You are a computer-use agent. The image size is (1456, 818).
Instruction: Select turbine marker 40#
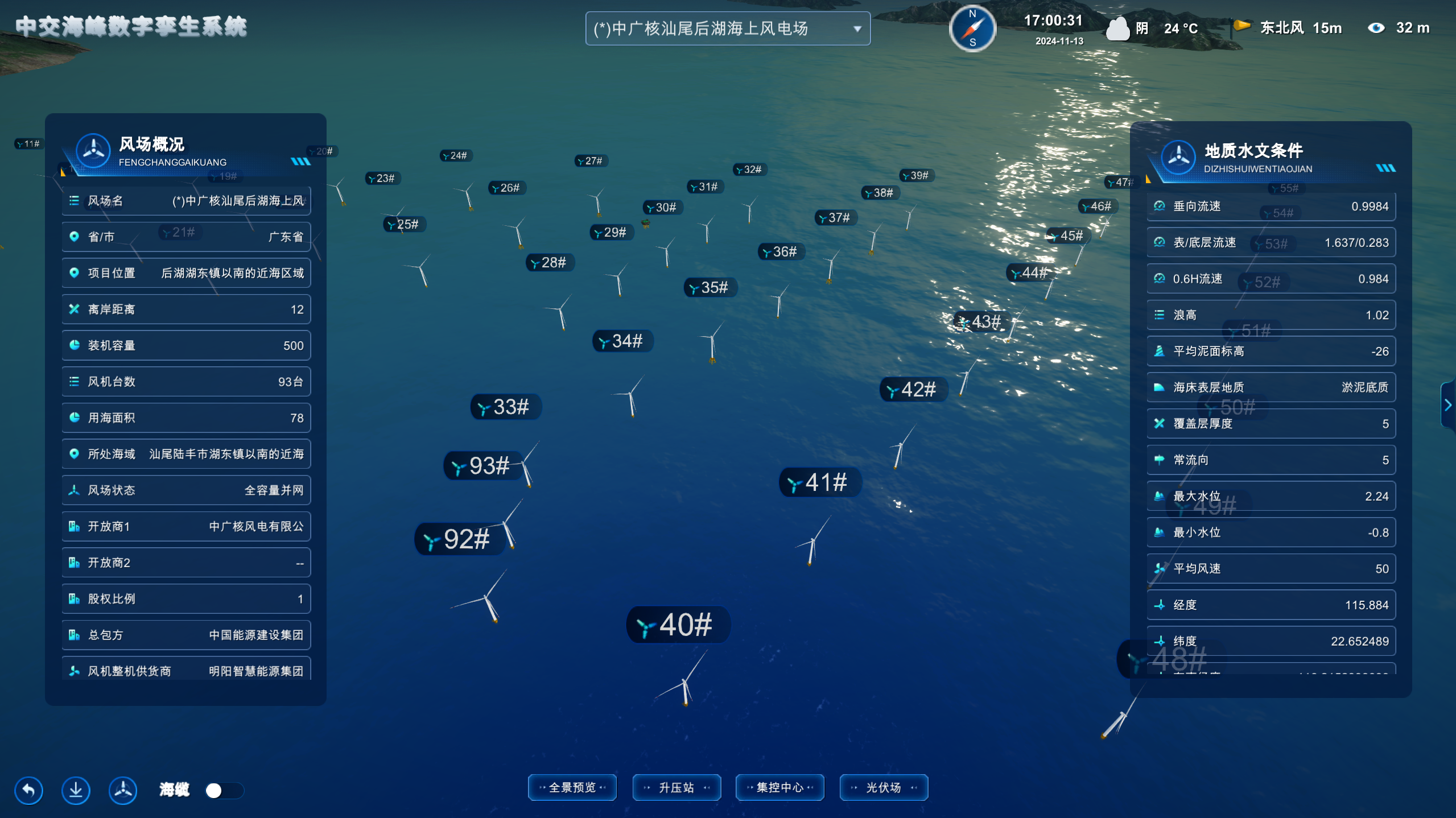pos(678,625)
